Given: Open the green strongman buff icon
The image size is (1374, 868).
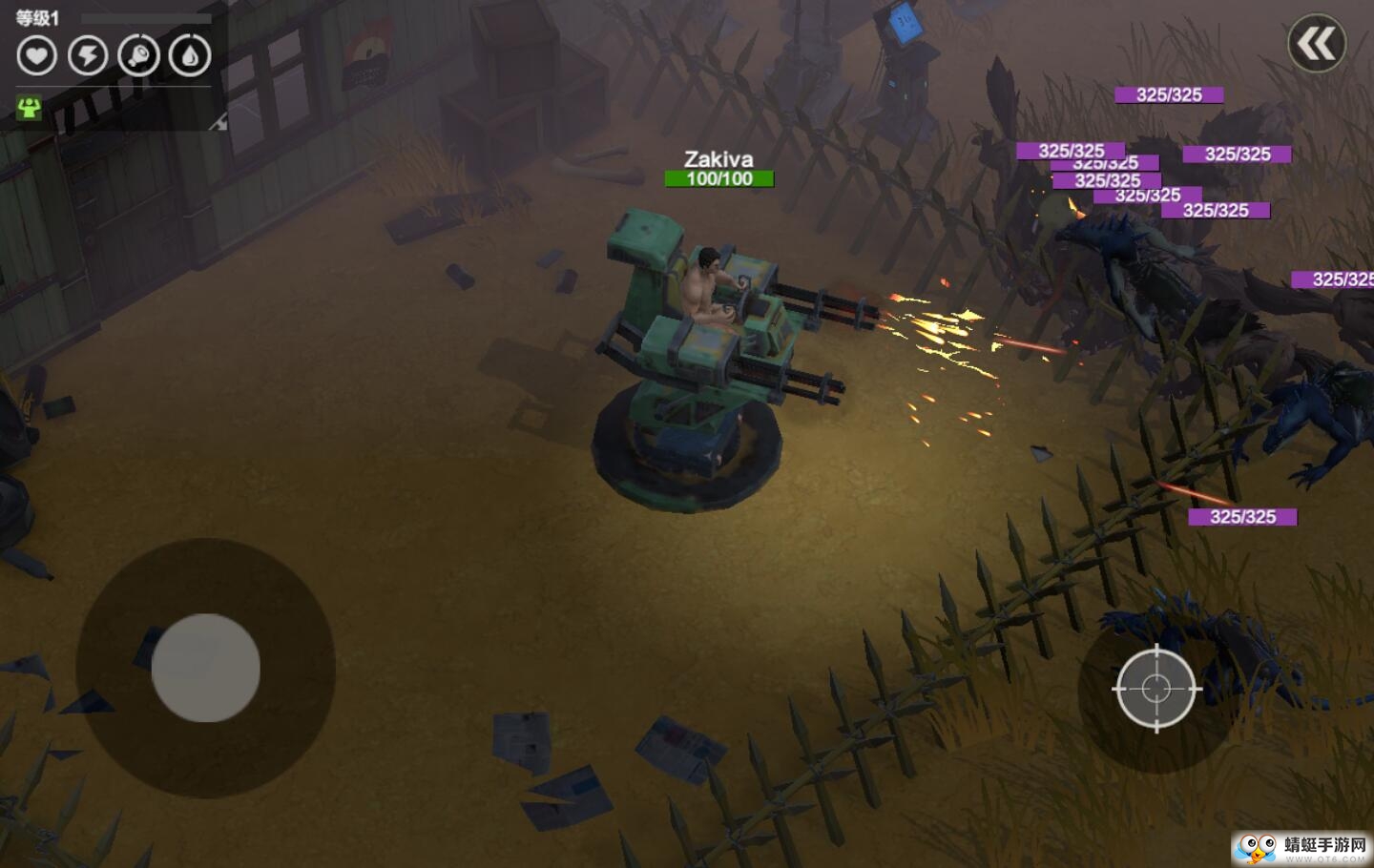Looking at the screenshot, I should (x=30, y=108).
